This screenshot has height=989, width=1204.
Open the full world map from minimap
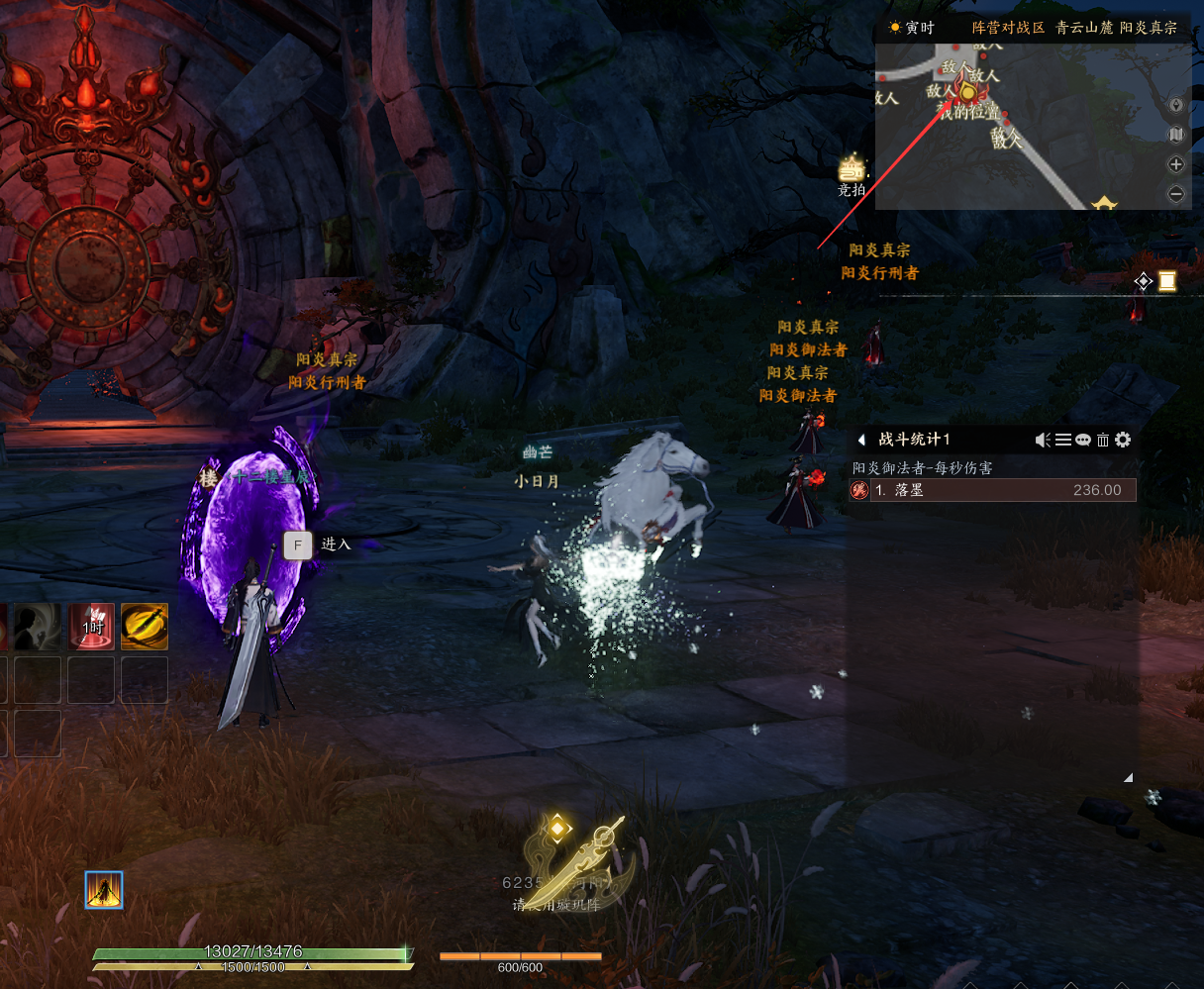click(1176, 135)
